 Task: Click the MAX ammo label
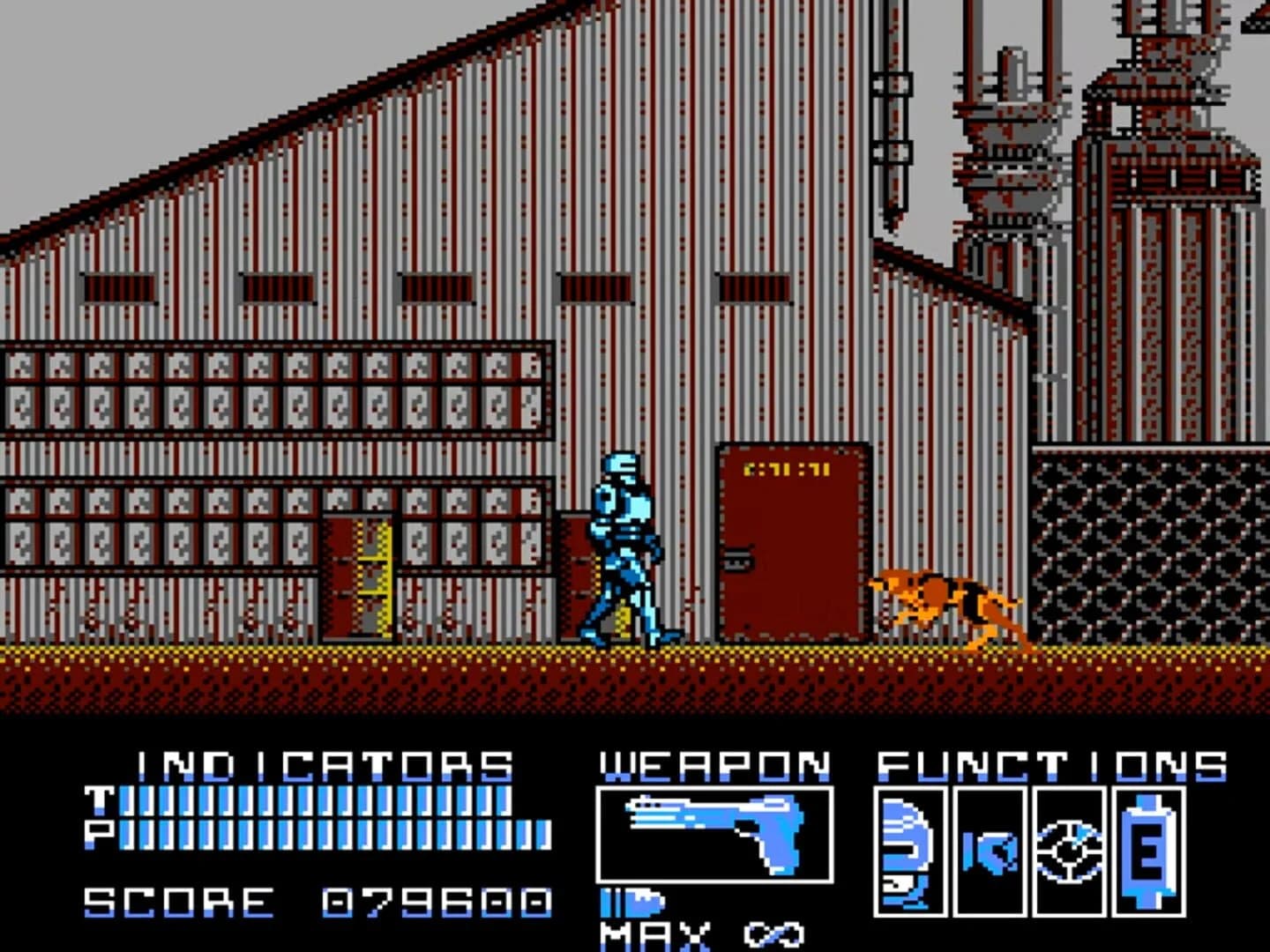[x=653, y=934]
